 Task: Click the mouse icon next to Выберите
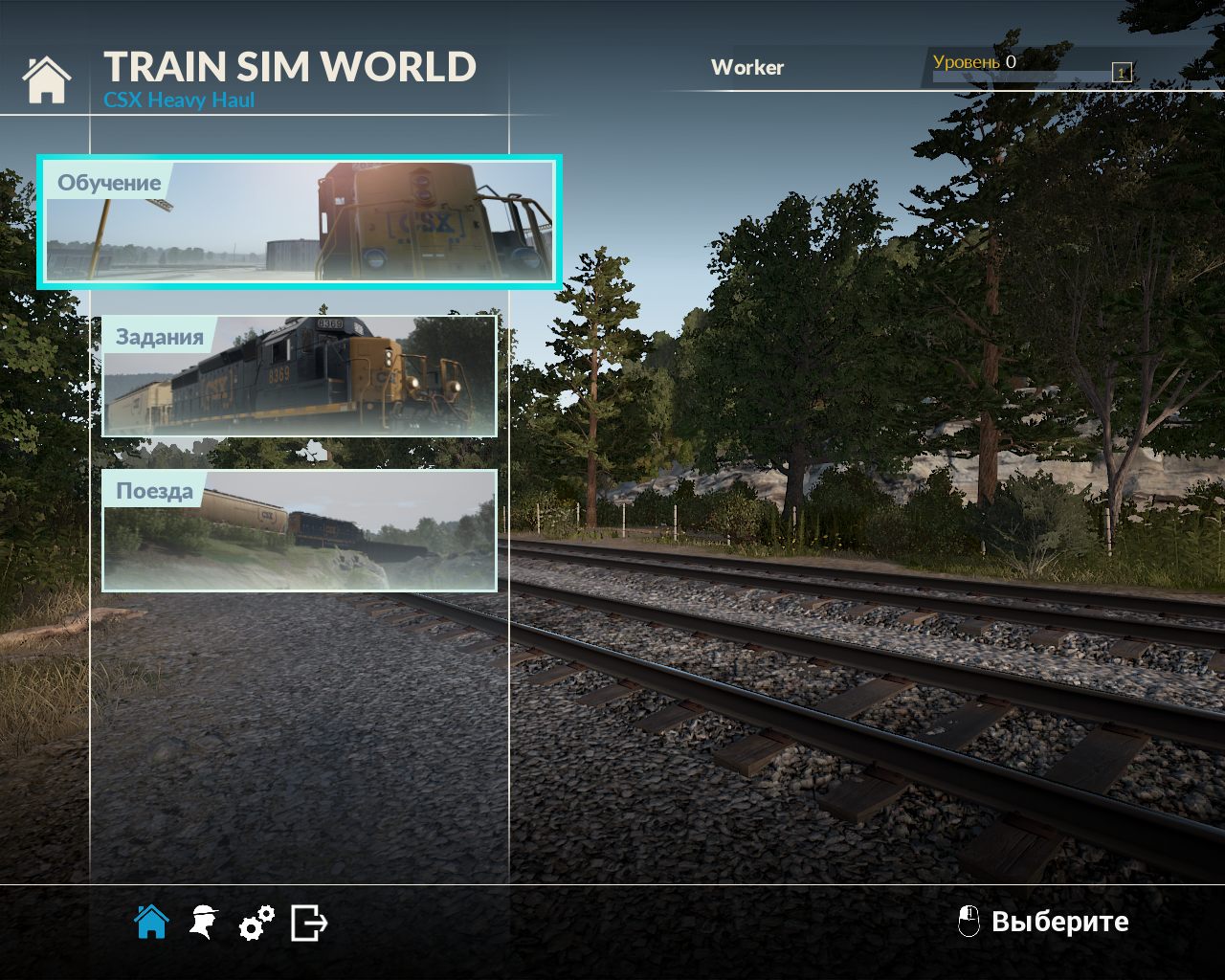tap(969, 922)
